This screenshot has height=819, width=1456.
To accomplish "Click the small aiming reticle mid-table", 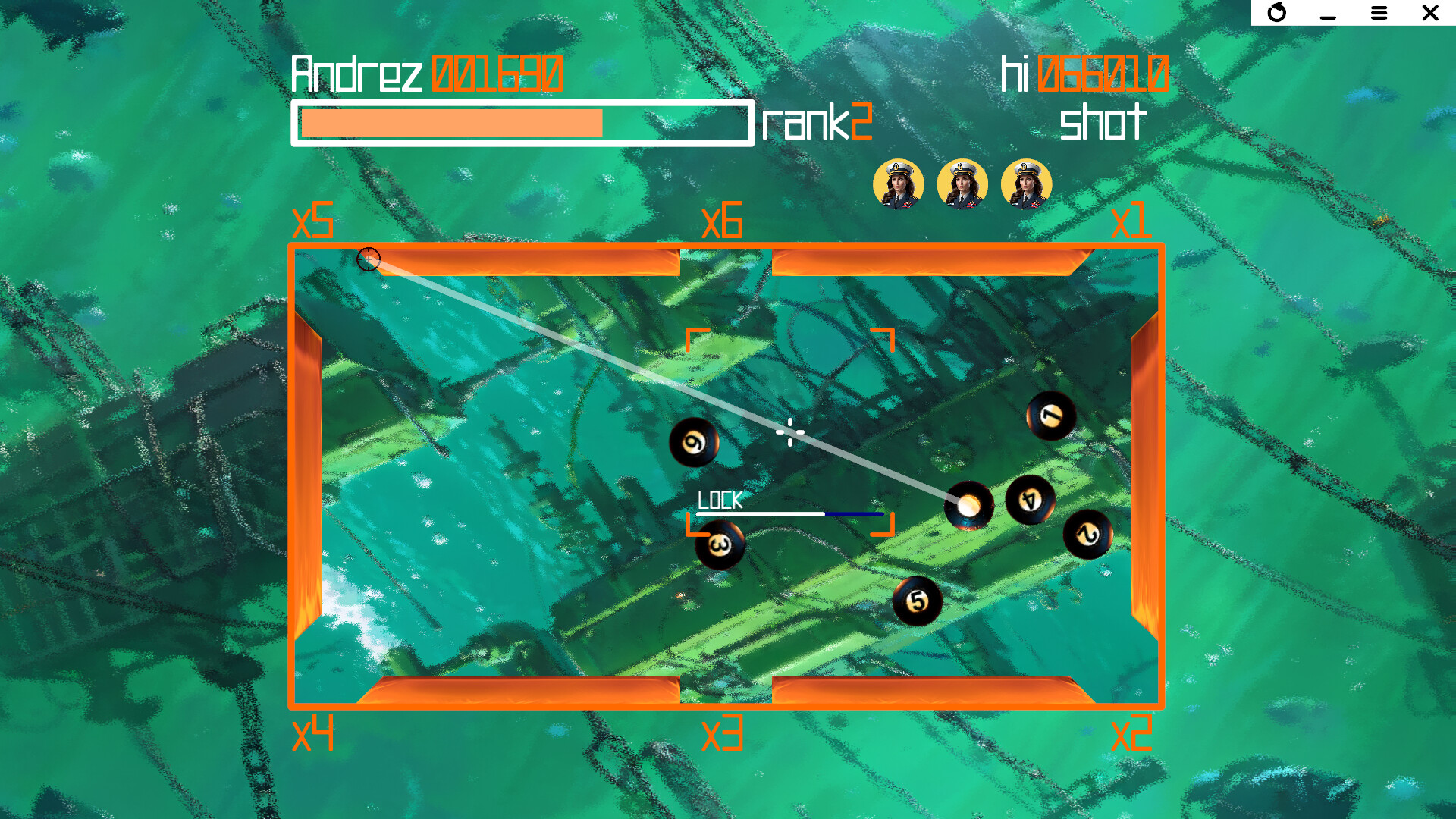I will pyautogui.click(x=790, y=431).
